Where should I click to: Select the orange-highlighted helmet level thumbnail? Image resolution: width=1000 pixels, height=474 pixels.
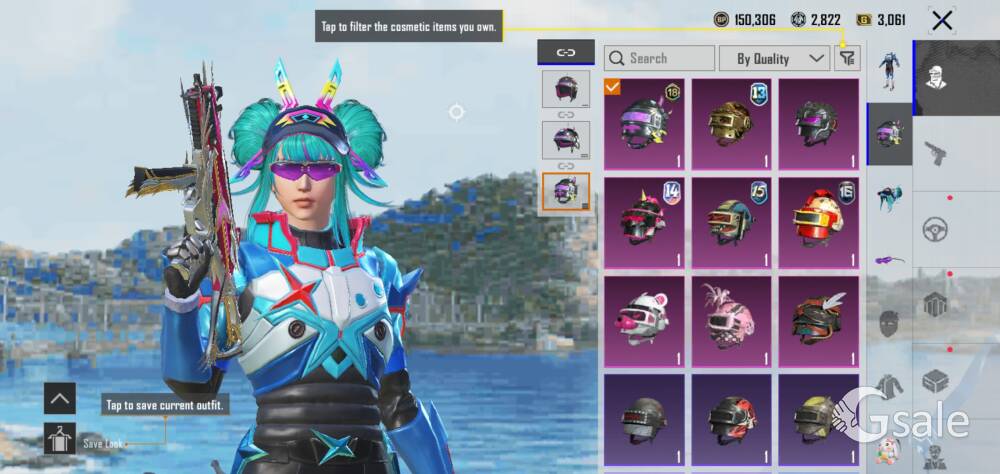click(x=566, y=191)
